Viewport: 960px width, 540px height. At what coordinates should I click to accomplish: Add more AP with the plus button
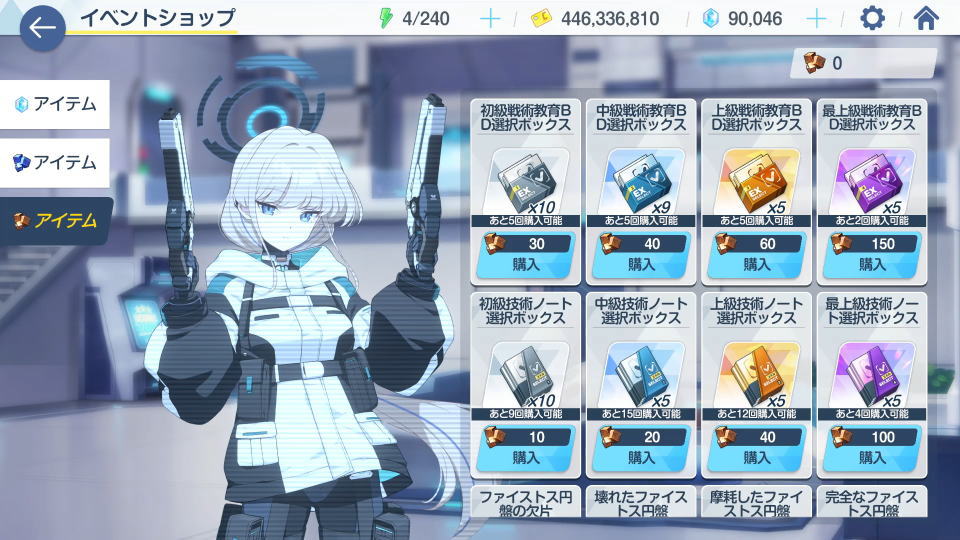point(490,19)
